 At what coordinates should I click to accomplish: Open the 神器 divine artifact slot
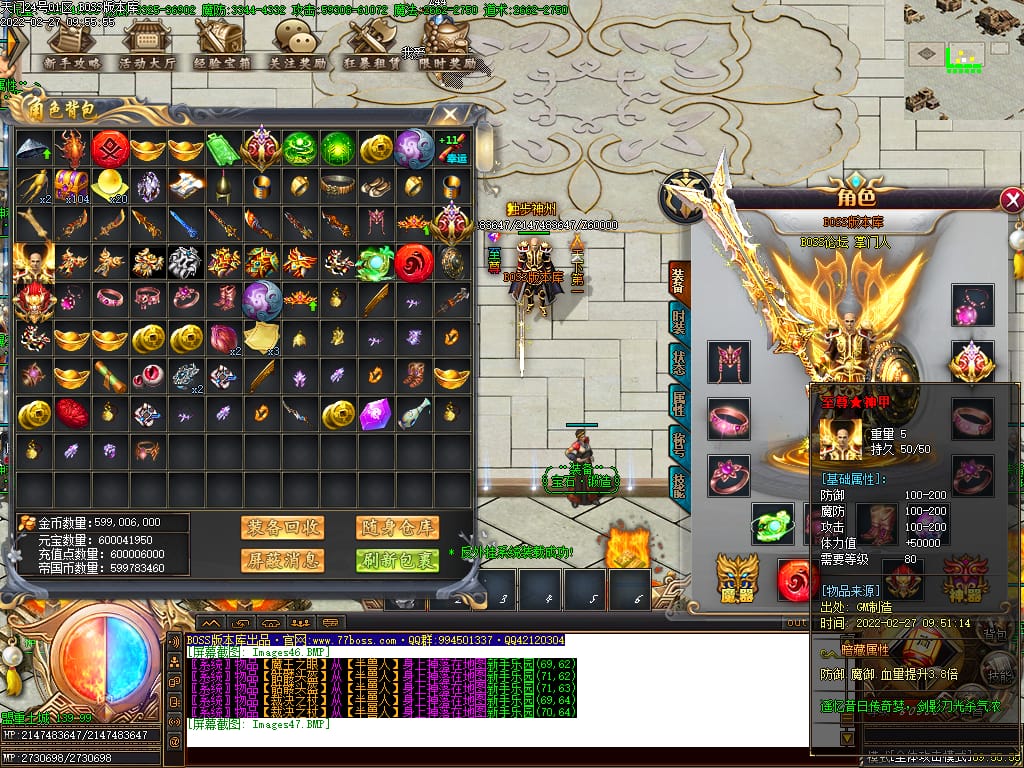pyautogui.click(x=966, y=578)
